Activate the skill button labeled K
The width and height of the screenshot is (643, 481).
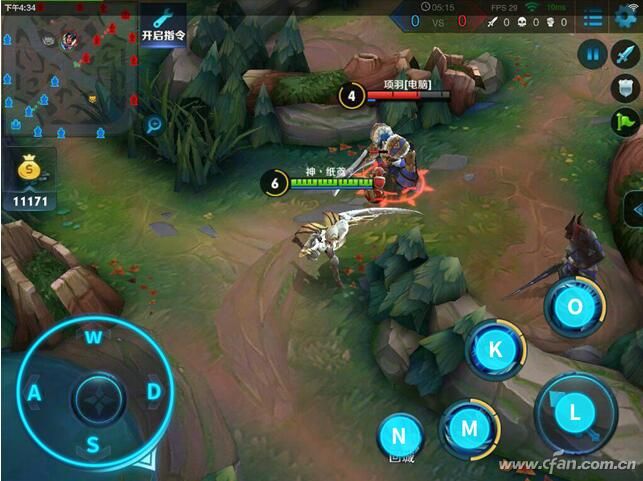[x=495, y=350]
